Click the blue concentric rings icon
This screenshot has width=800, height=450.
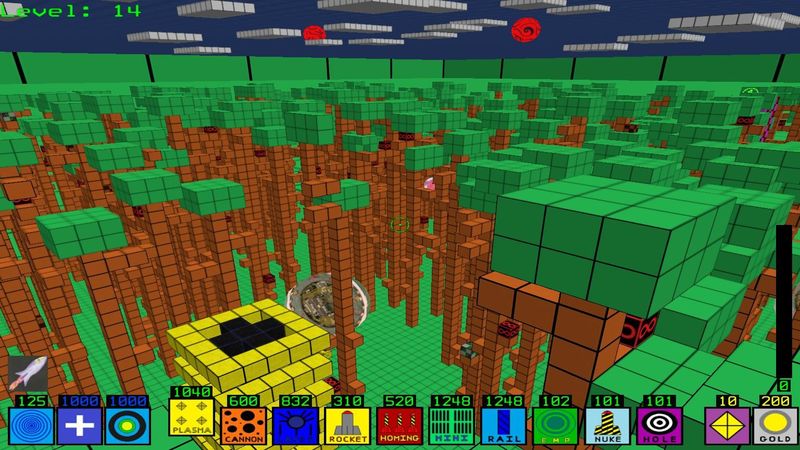coord(30,426)
